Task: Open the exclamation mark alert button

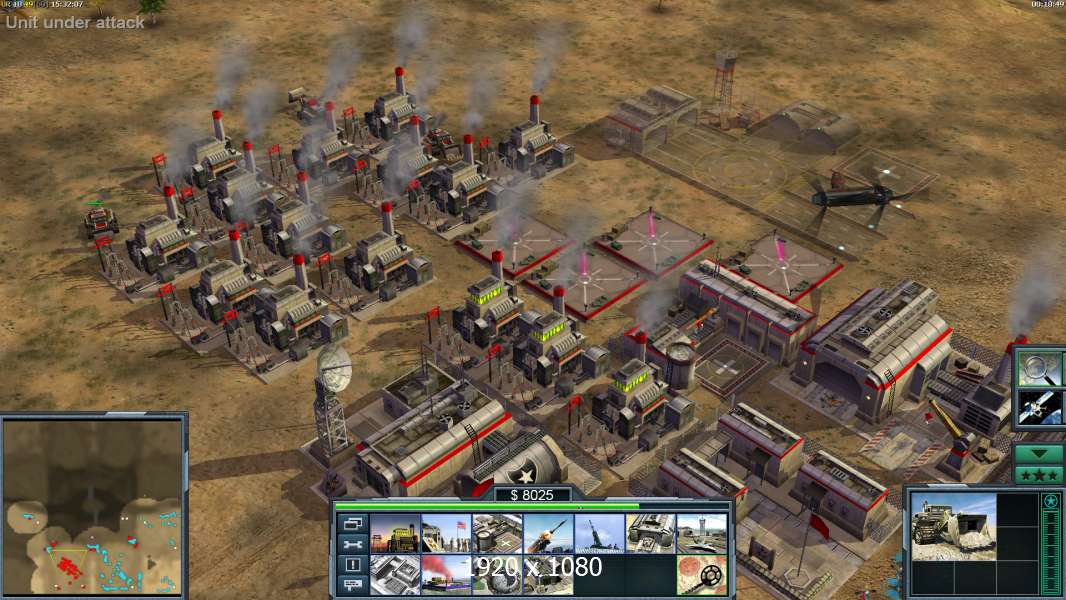Action: pos(351,565)
